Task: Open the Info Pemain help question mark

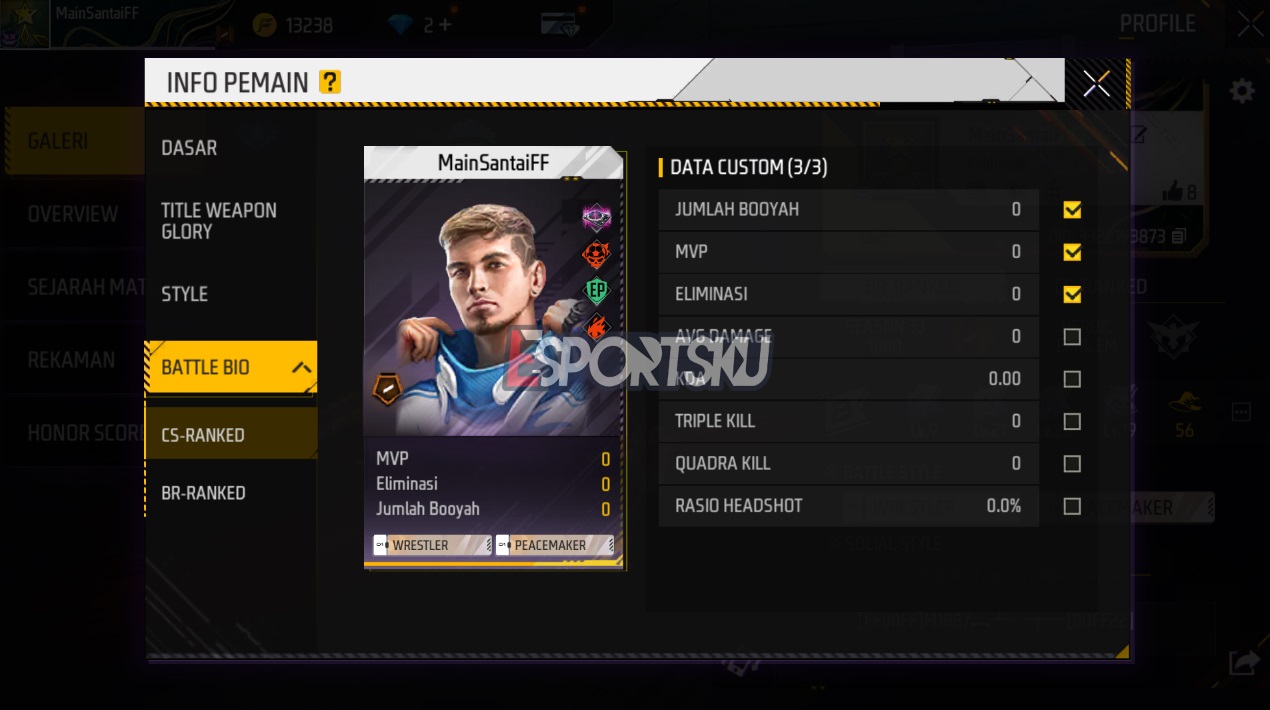Action: click(330, 82)
